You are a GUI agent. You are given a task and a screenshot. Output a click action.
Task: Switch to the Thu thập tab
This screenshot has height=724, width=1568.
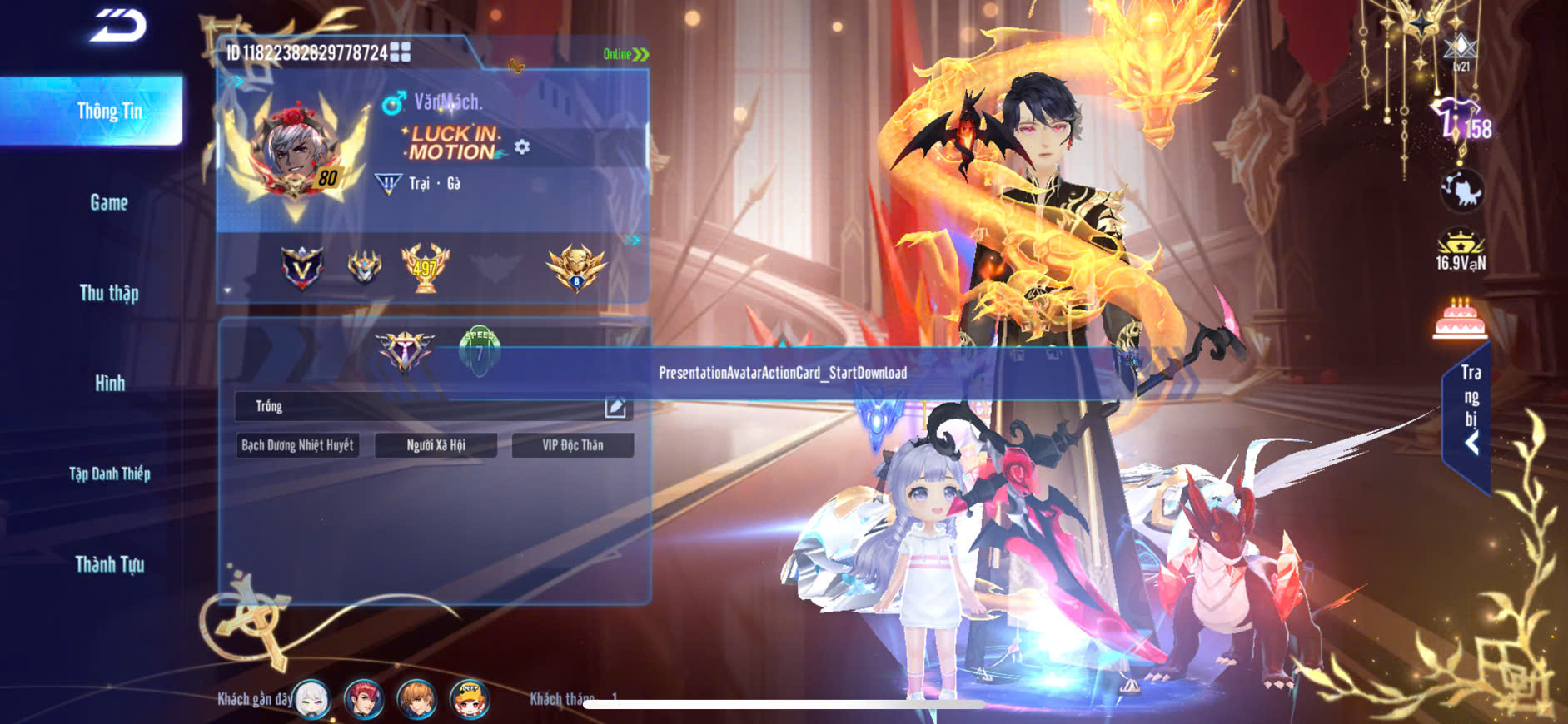(109, 293)
